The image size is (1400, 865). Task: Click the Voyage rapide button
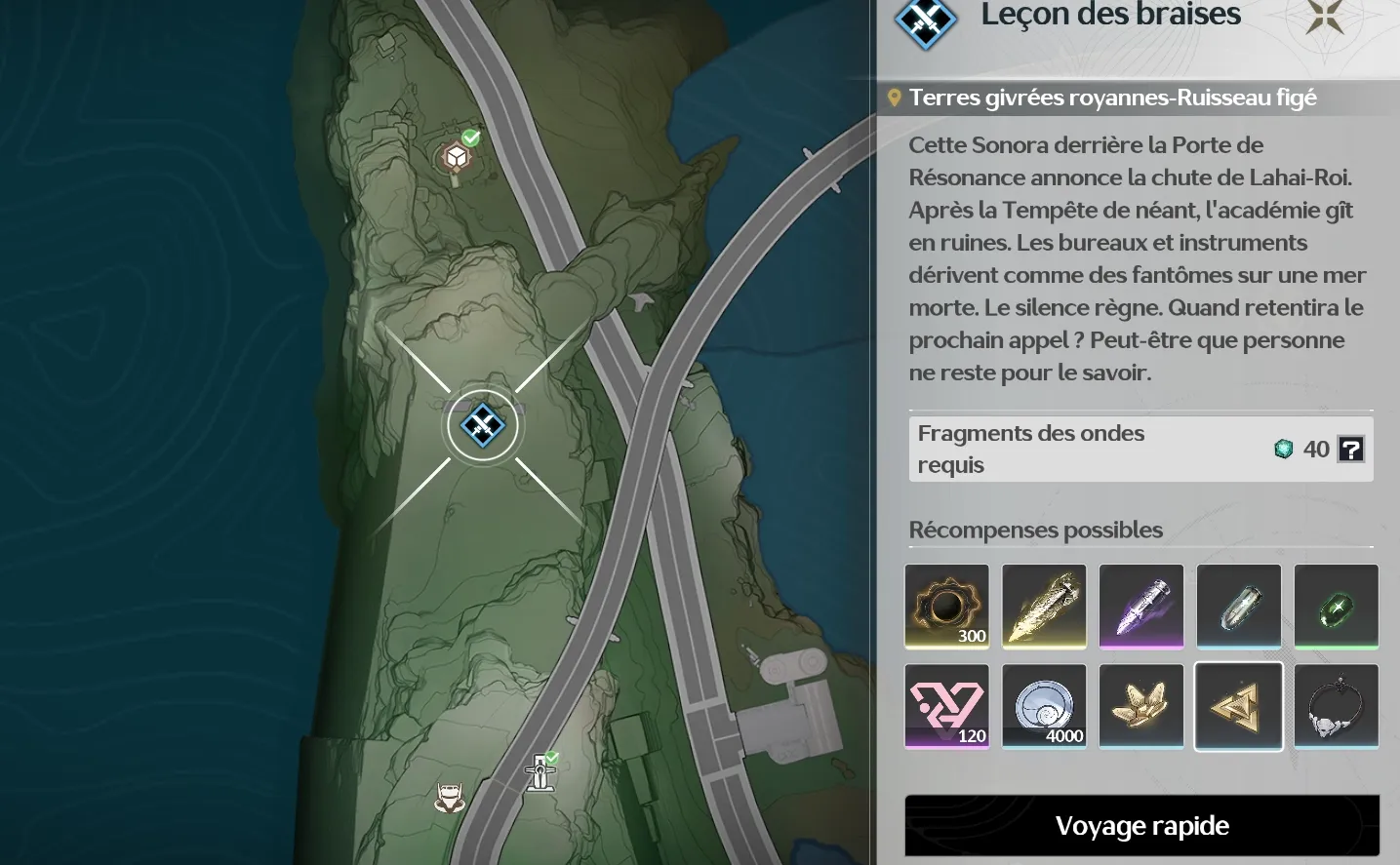pyautogui.click(x=1141, y=826)
